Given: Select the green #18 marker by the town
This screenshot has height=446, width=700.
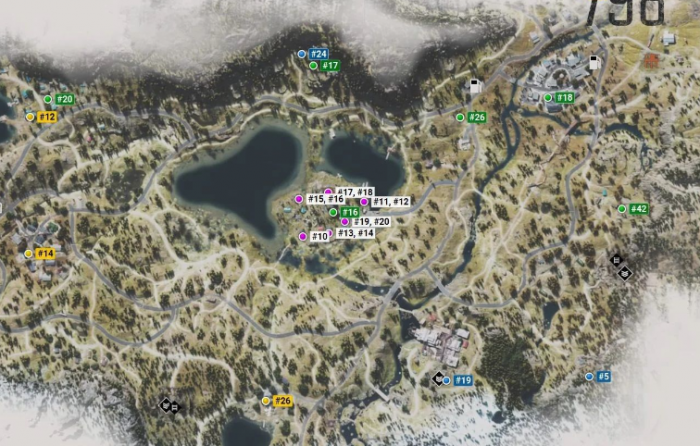Looking at the screenshot, I should pos(548,98).
